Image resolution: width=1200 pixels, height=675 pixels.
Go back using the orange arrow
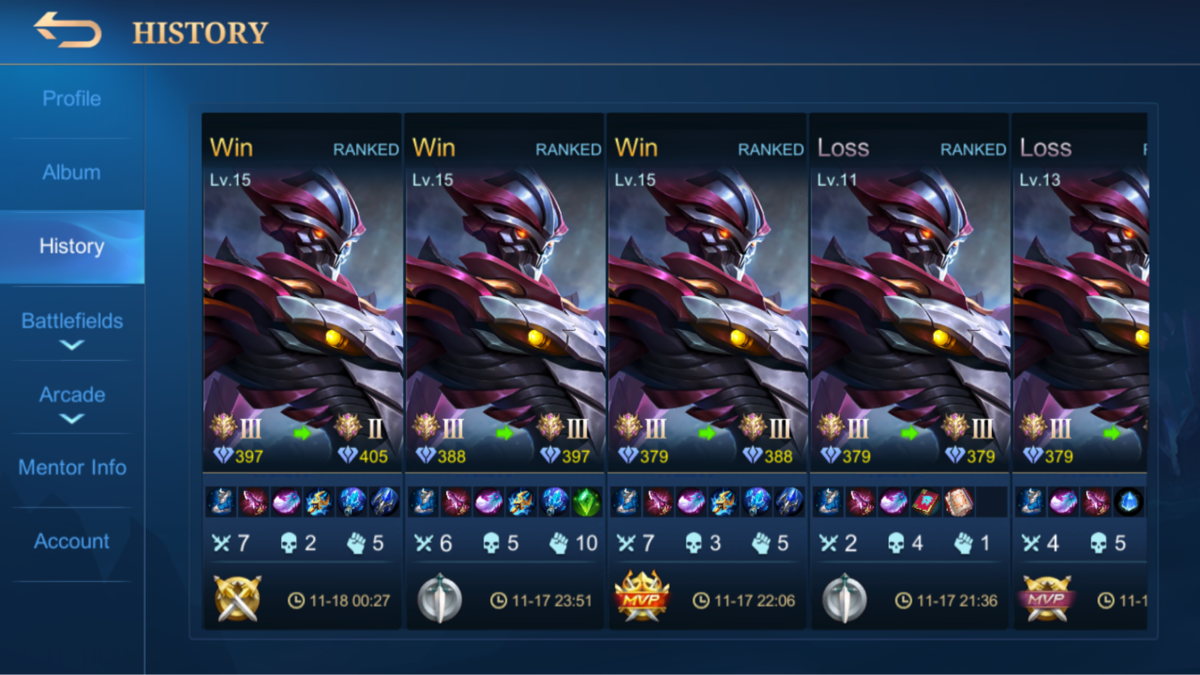click(68, 30)
